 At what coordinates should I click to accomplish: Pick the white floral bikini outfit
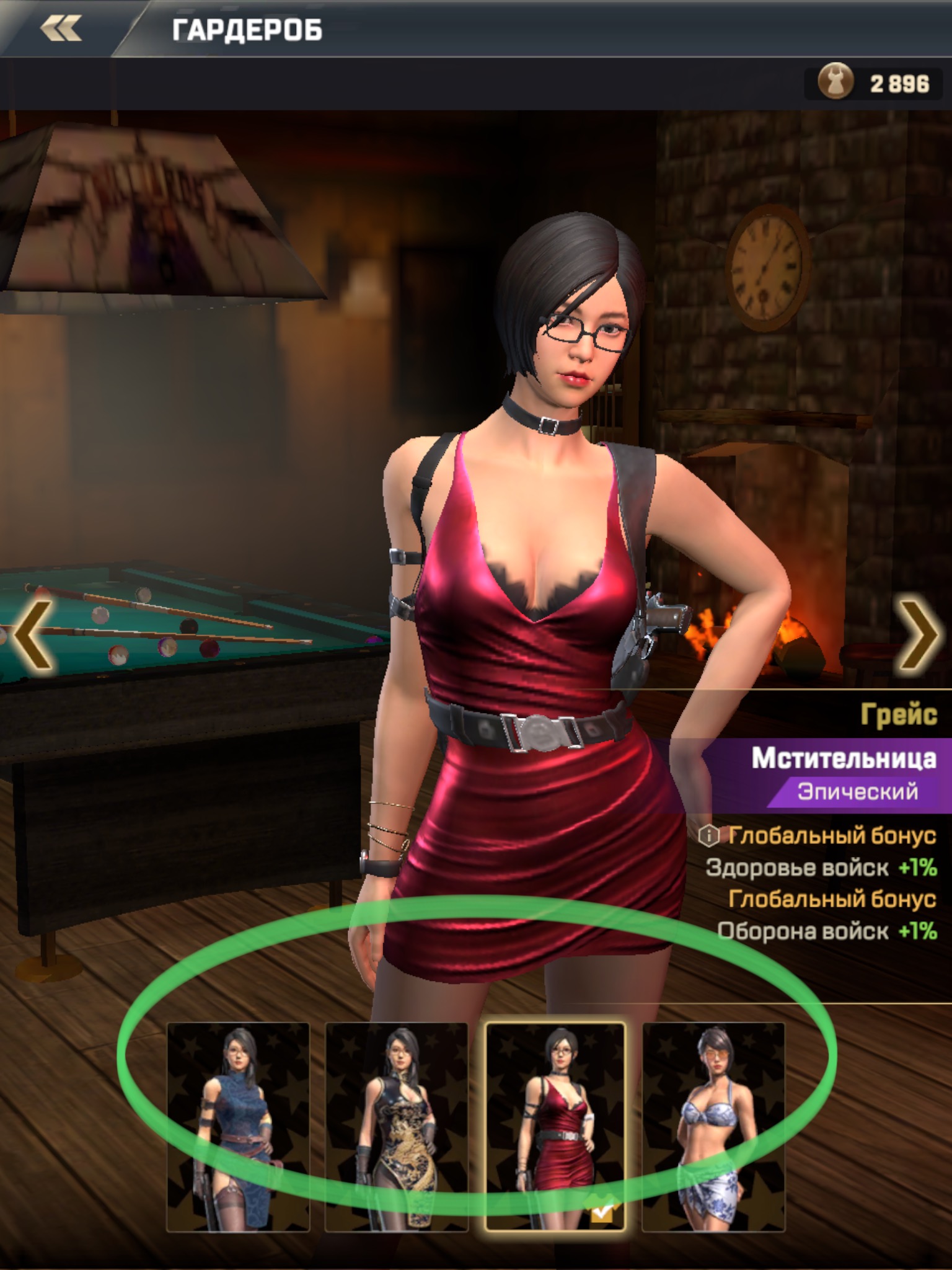click(x=713, y=1126)
